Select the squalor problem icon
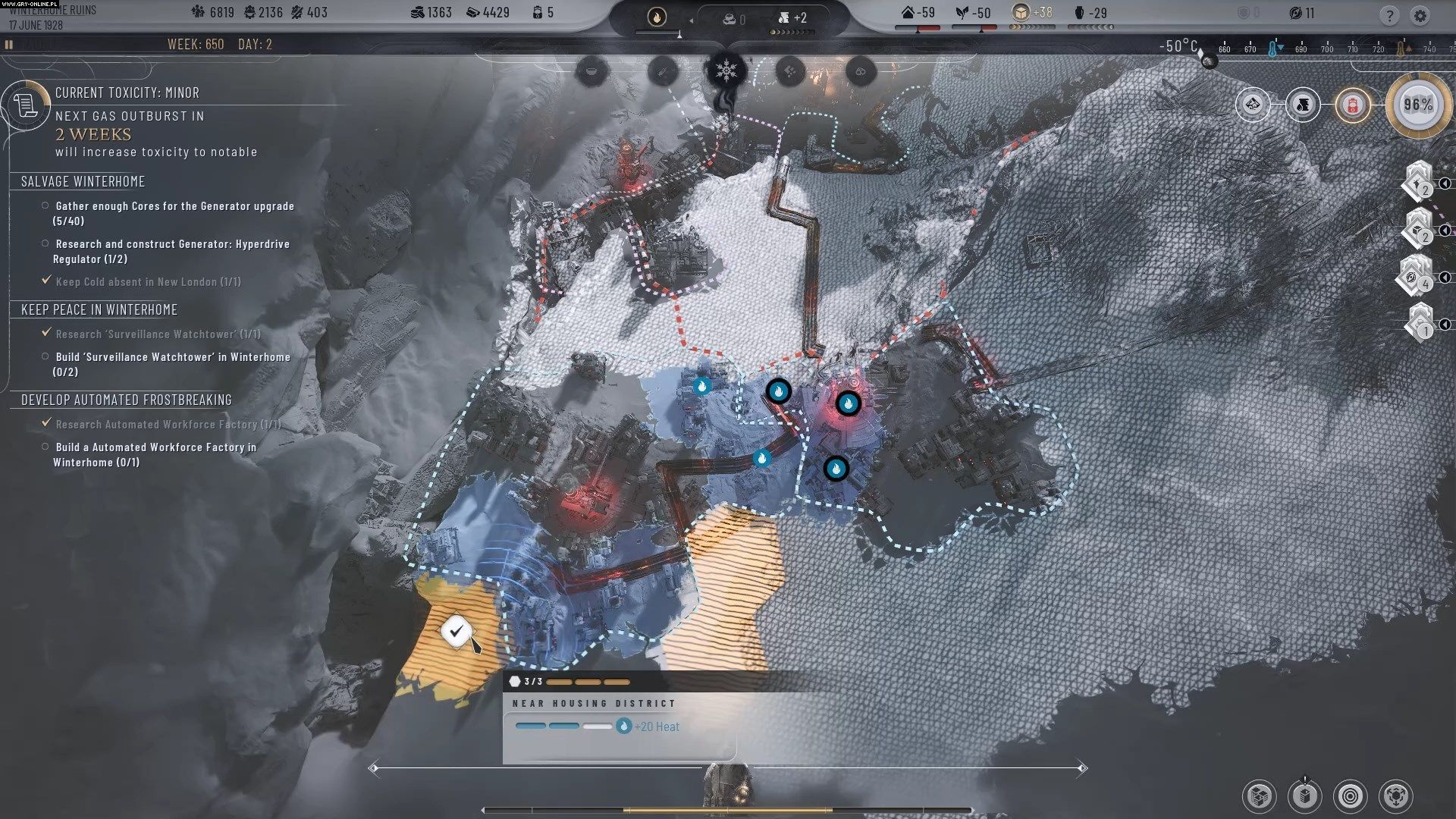This screenshot has height=819, width=1456. (790, 71)
